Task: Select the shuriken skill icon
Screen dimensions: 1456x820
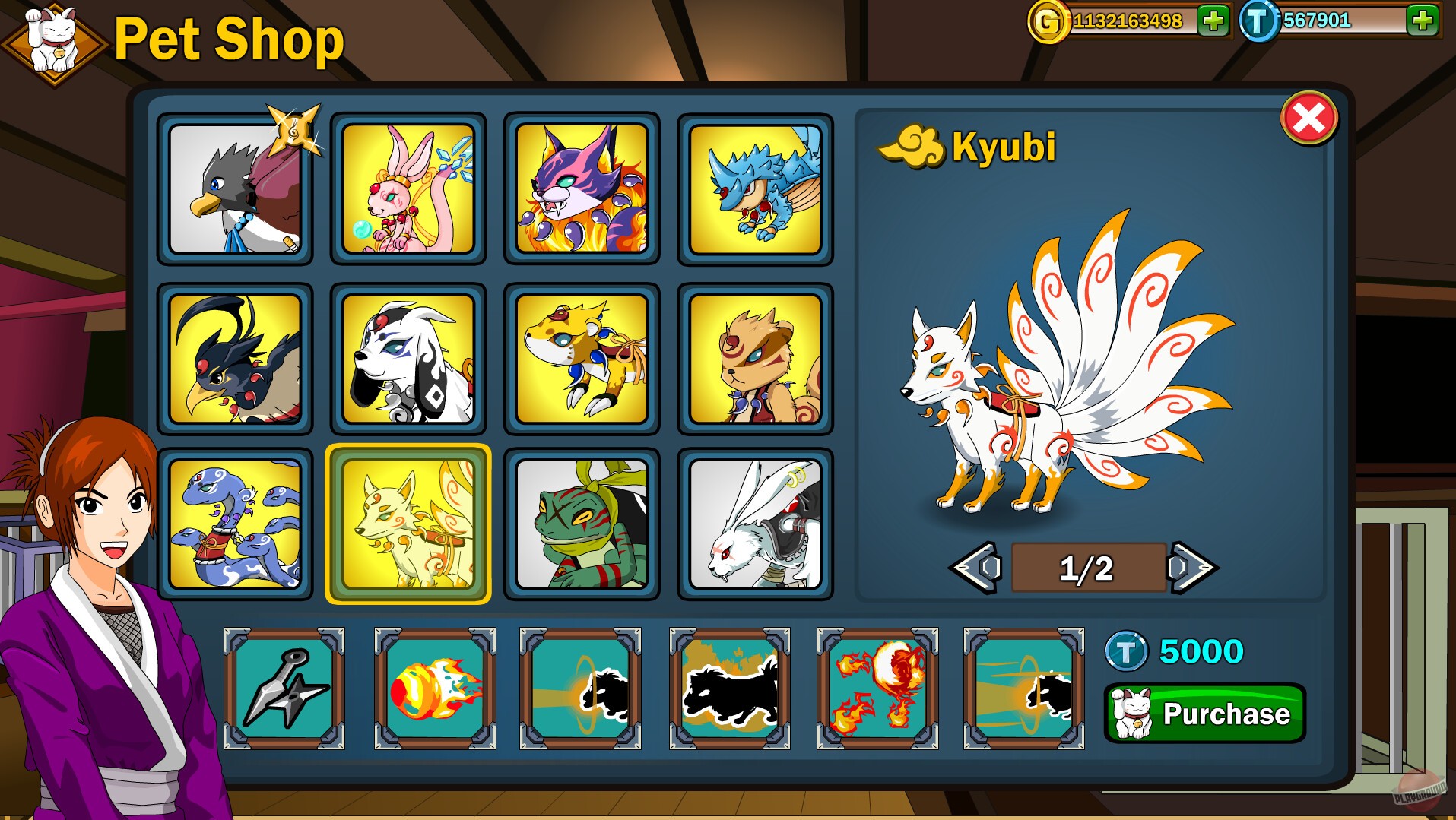Action: point(285,686)
